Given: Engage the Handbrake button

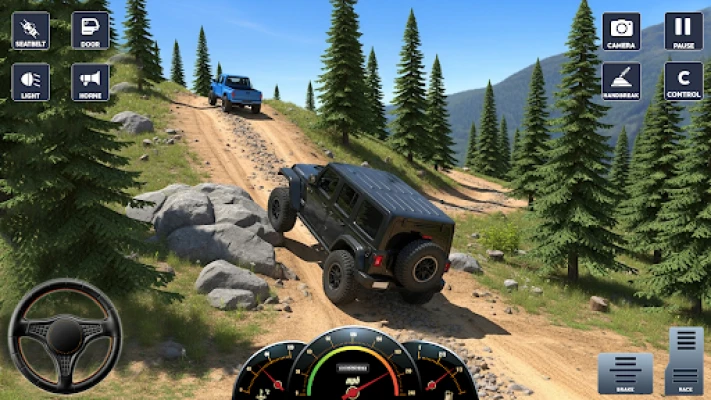Looking at the screenshot, I should pyautogui.click(x=621, y=81).
